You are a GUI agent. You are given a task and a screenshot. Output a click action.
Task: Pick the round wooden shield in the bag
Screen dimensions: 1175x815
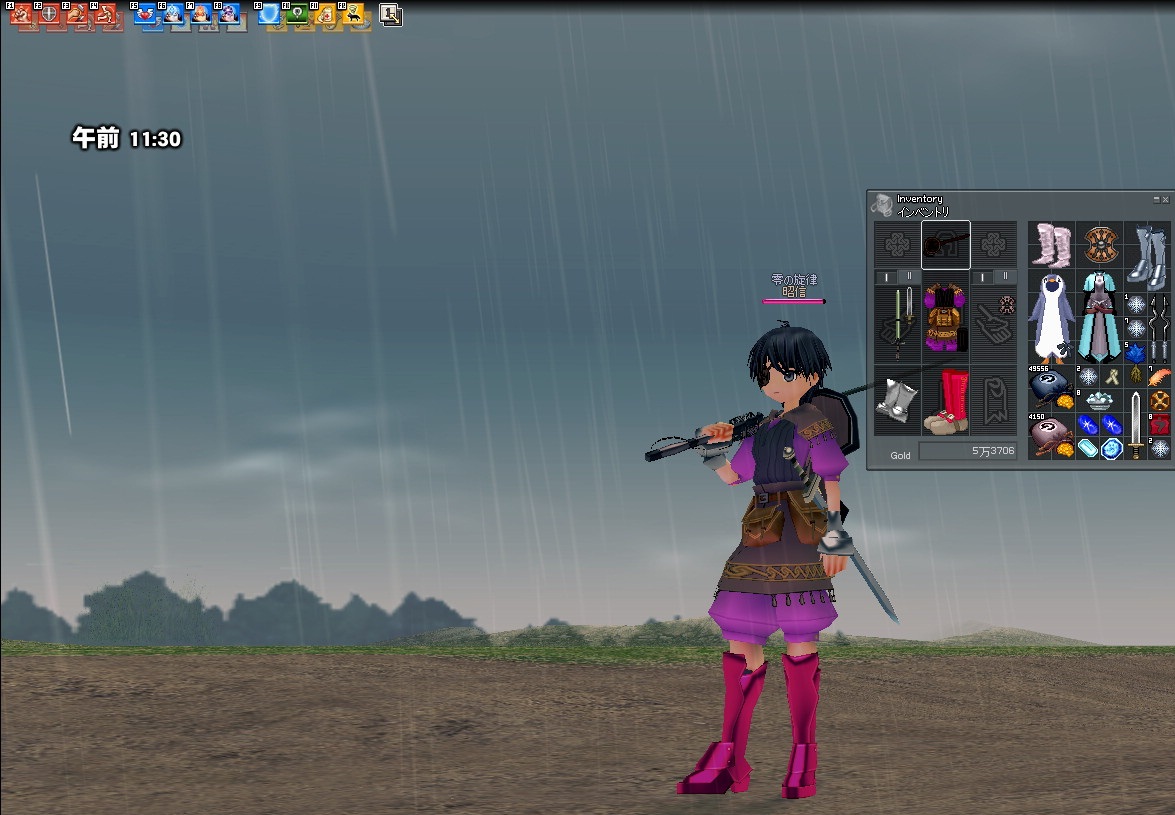(x=1100, y=244)
